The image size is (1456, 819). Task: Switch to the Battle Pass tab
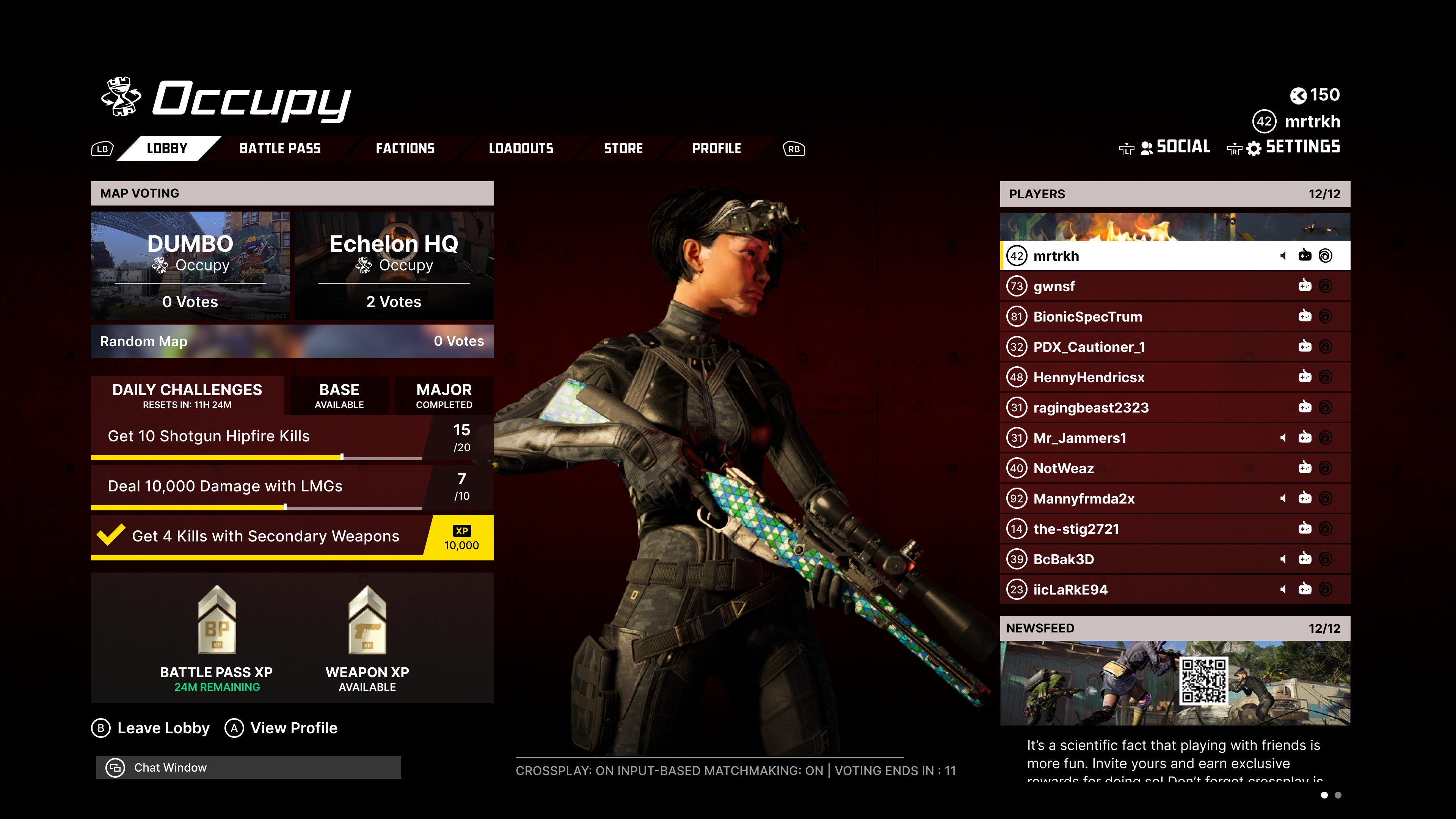point(280,149)
